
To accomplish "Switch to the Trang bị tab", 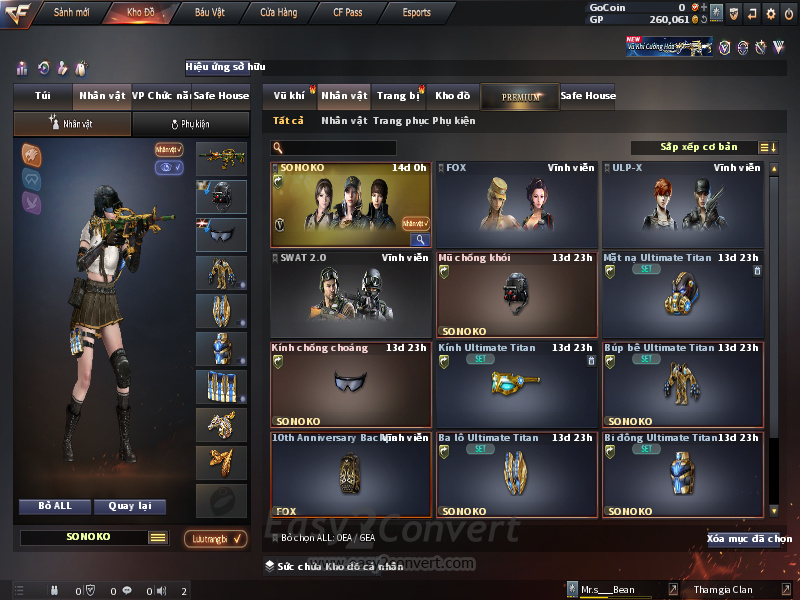I will [399, 96].
